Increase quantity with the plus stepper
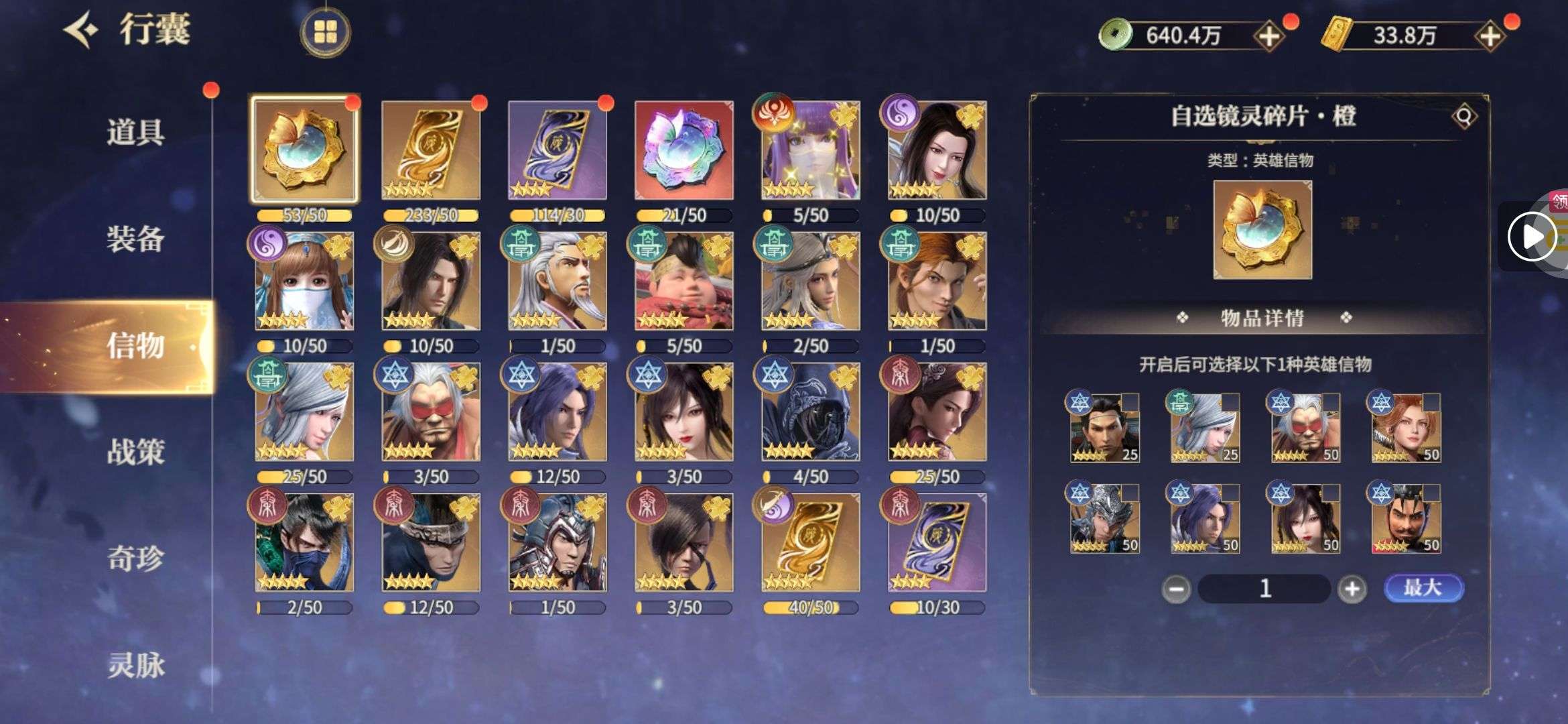This screenshot has width=1568, height=724. tap(1352, 589)
